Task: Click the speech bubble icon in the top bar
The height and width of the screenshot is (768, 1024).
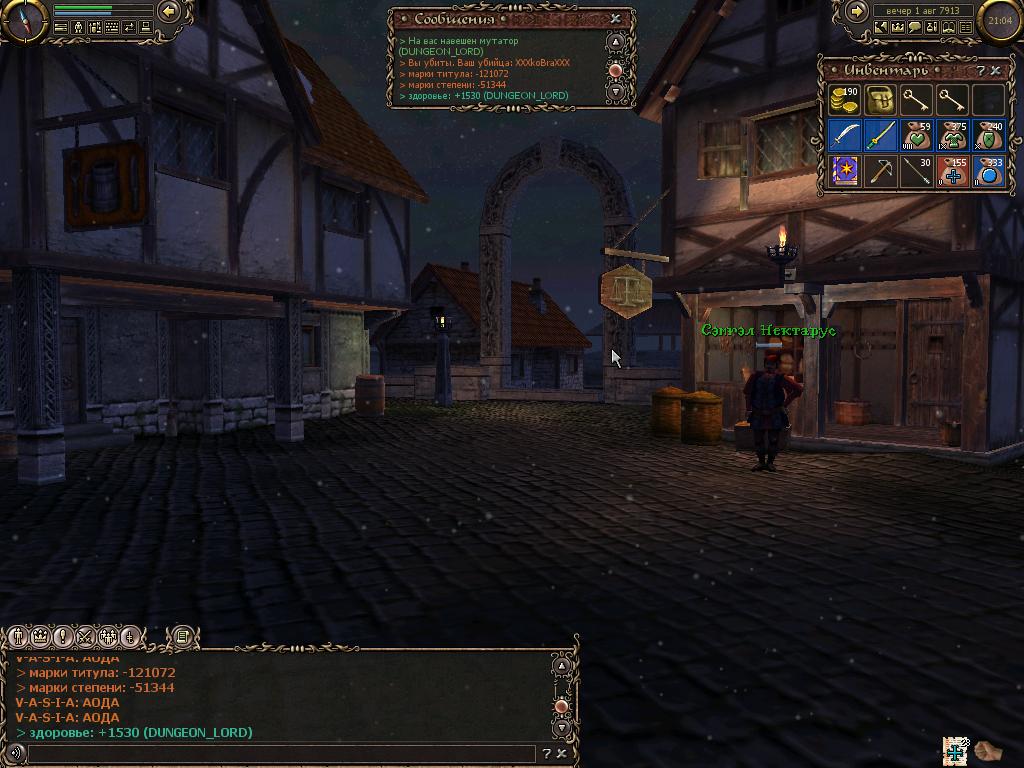Action: coord(914,28)
